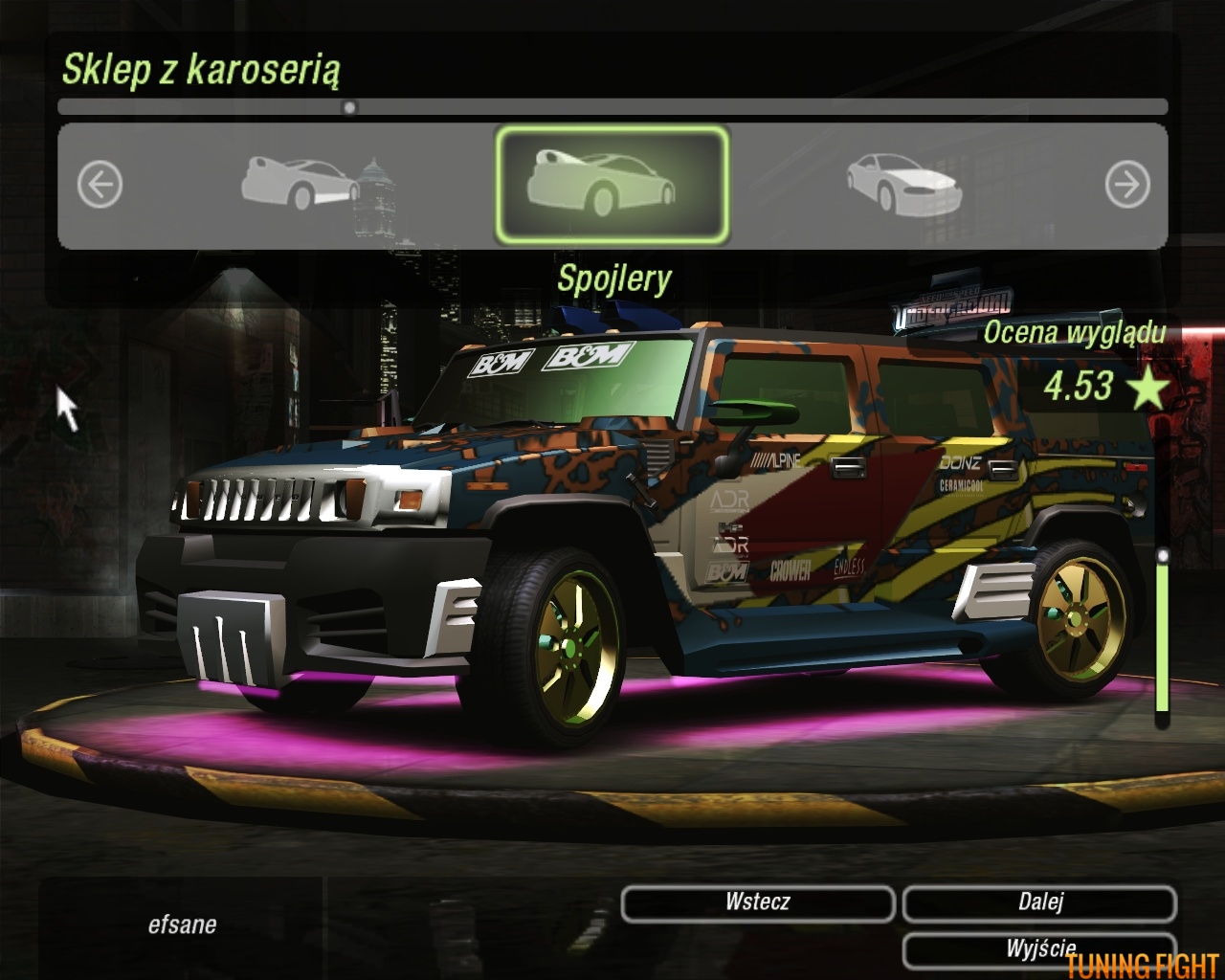
Task: Choose the white car category right of Spojlery
Action: [x=902, y=184]
